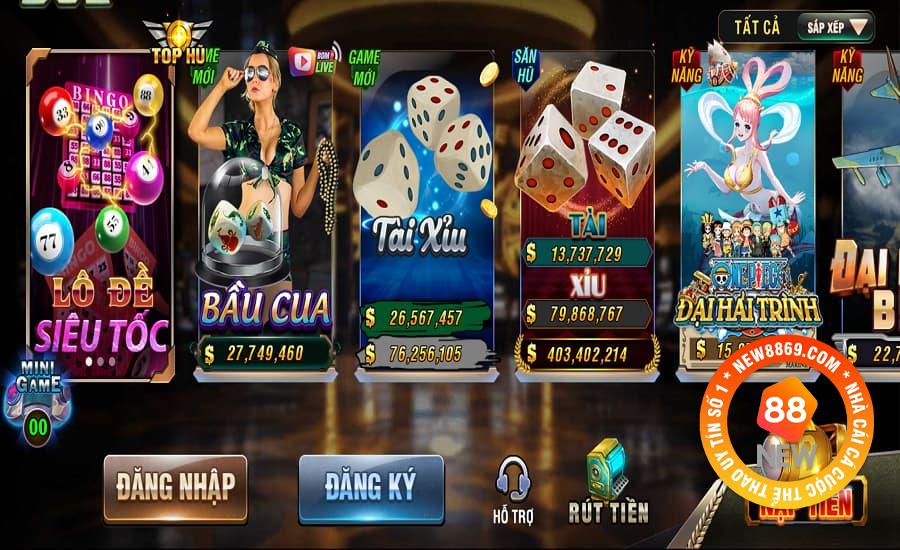The height and width of the screenshot is (550, 900).
Task: Click the Đăng Nhập login button
Action: (175, 487)
